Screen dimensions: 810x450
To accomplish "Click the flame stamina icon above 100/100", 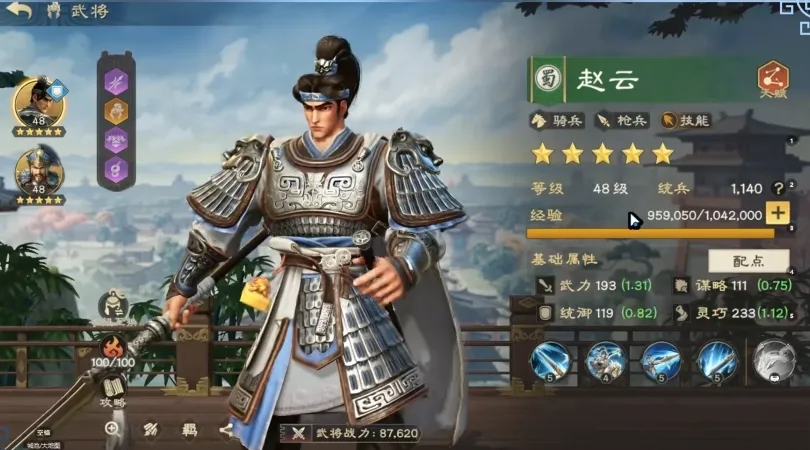I will 112,347.
